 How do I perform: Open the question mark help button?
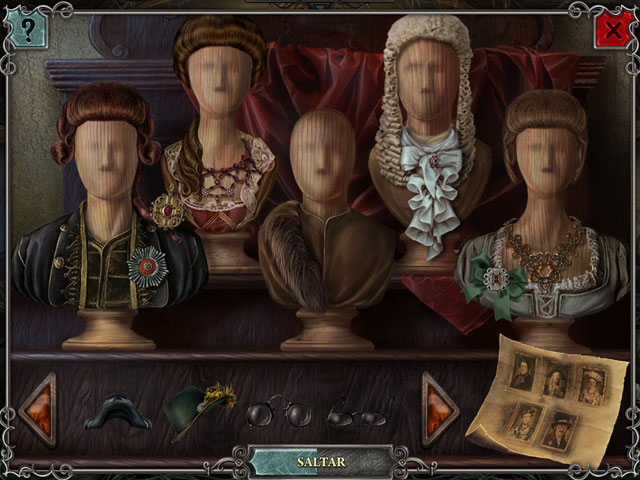click(27, 30)
